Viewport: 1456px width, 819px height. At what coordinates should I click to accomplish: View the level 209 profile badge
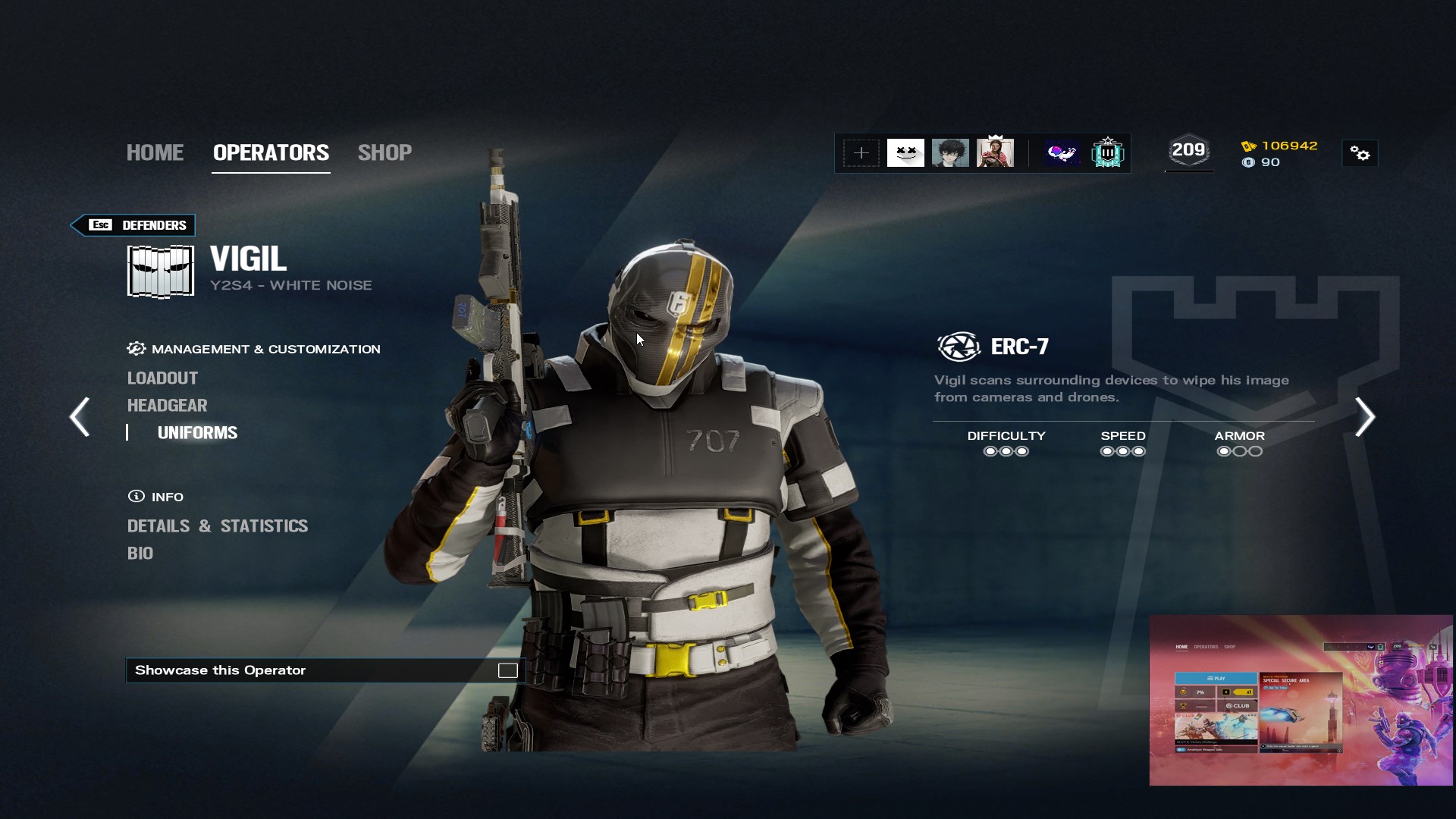[1188, 151]
